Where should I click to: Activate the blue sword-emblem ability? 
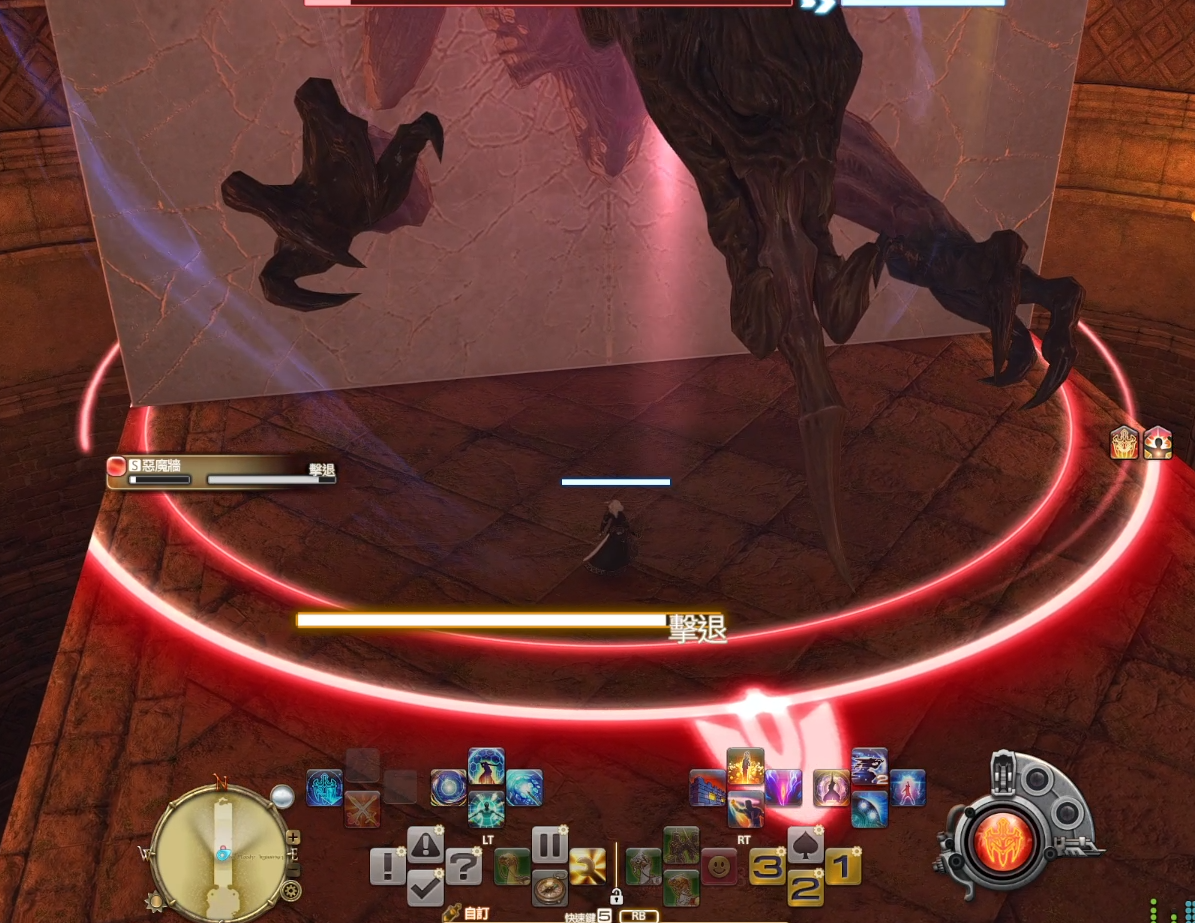point(325,788)
